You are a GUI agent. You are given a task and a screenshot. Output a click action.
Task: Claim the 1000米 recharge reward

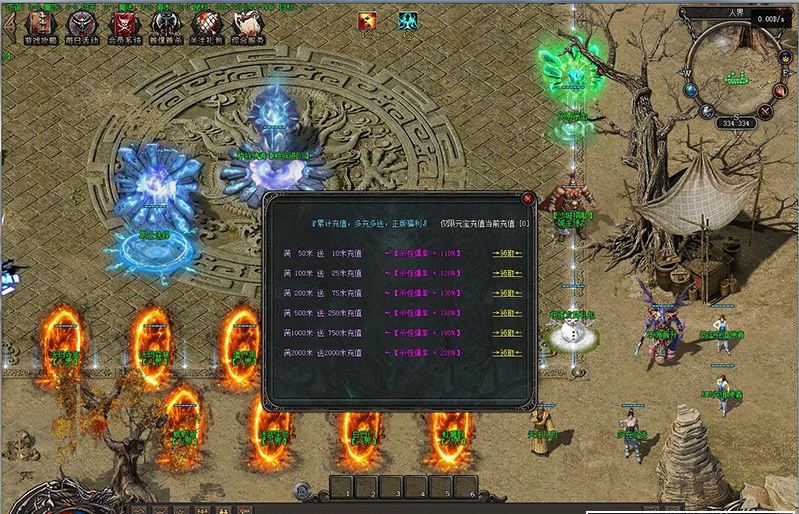[507, 332]
